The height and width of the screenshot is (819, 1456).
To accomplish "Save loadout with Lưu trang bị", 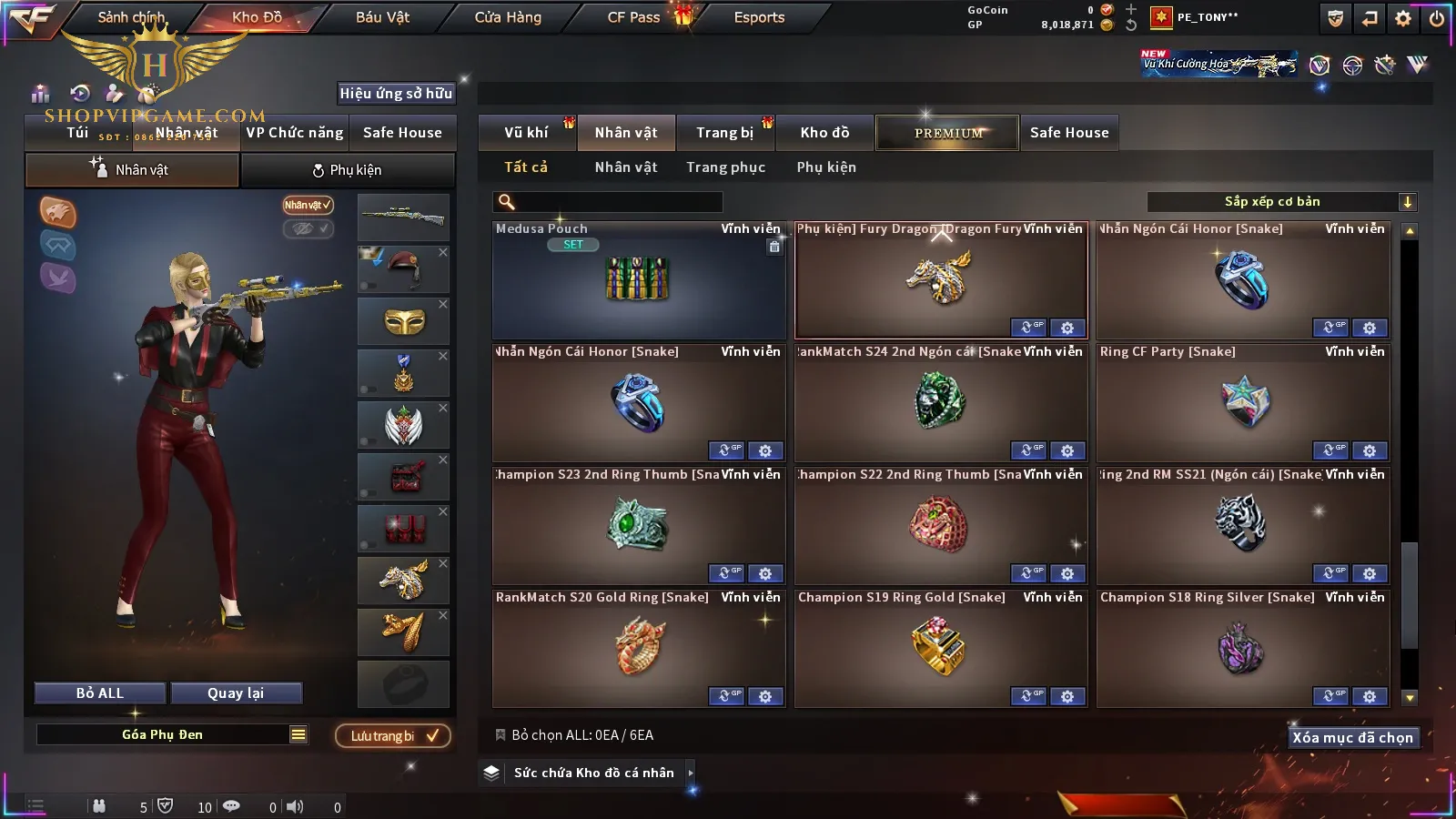I will point(393,736).
